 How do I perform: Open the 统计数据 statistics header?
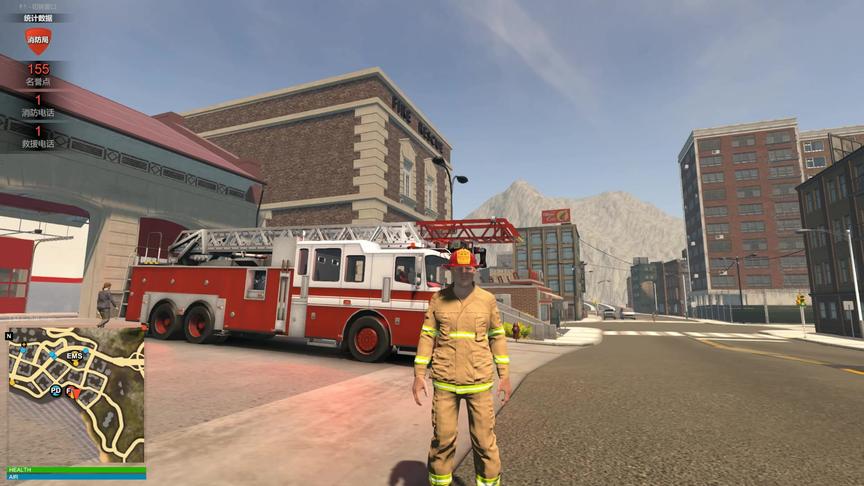click(x=38, y=18)
